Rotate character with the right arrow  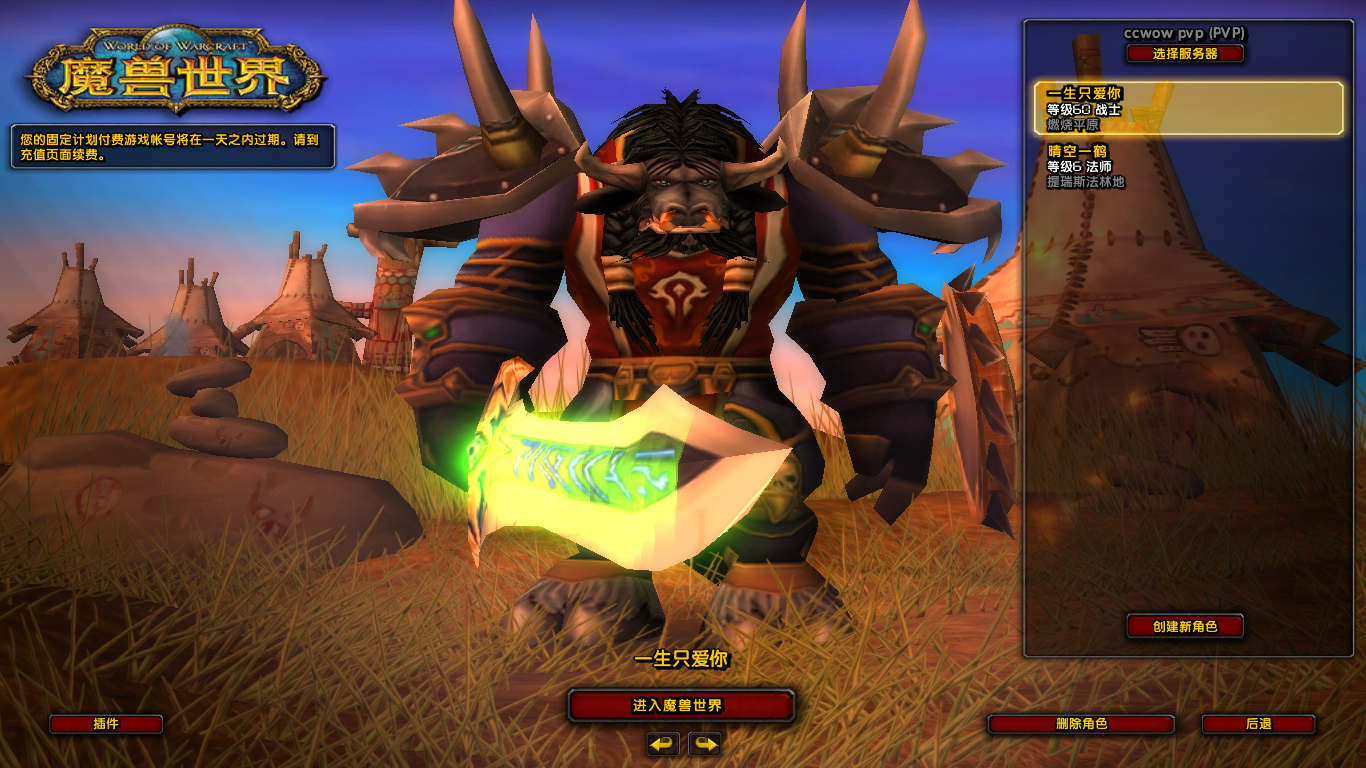pos(704,744)
